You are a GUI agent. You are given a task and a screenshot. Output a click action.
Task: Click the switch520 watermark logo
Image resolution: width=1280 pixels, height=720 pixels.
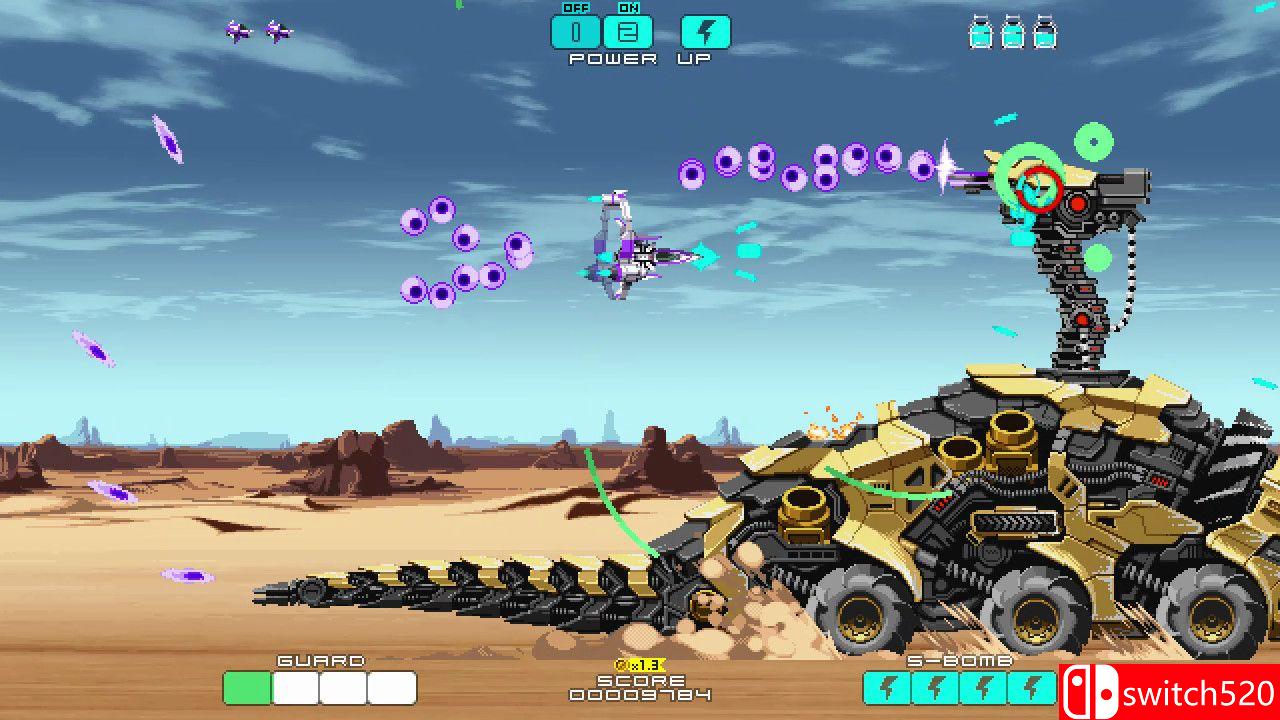1169,692
